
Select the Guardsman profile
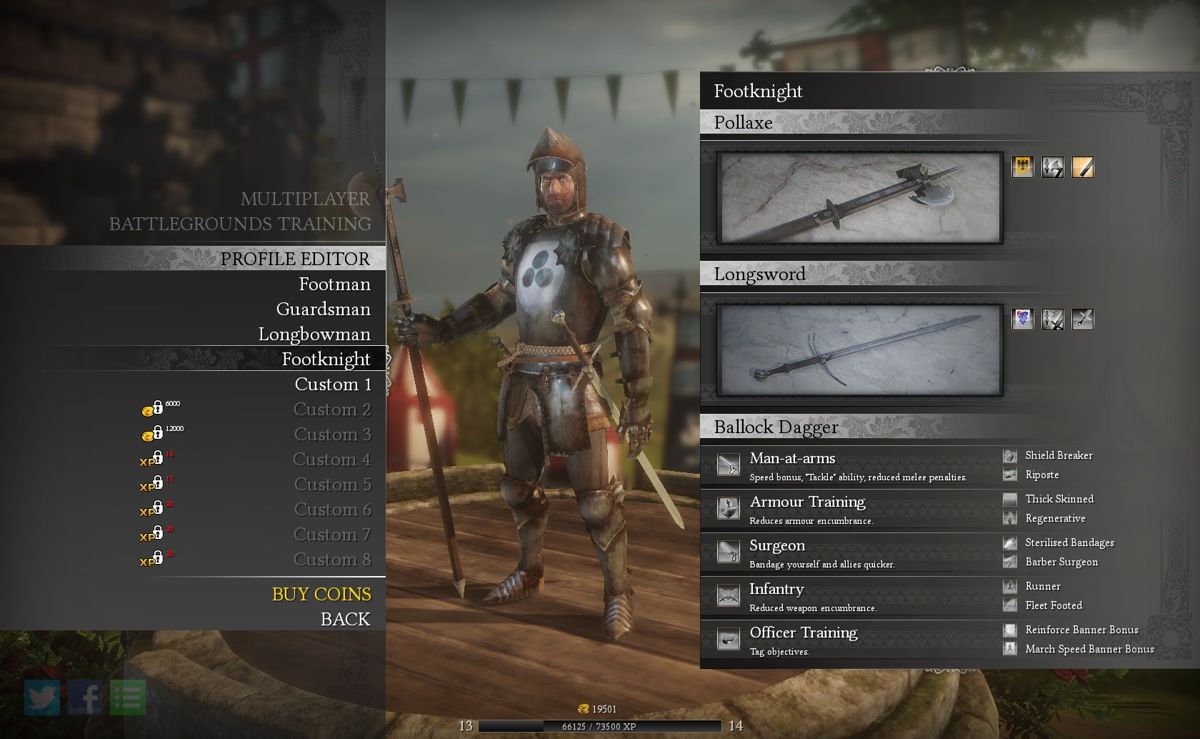coord(323,310)
